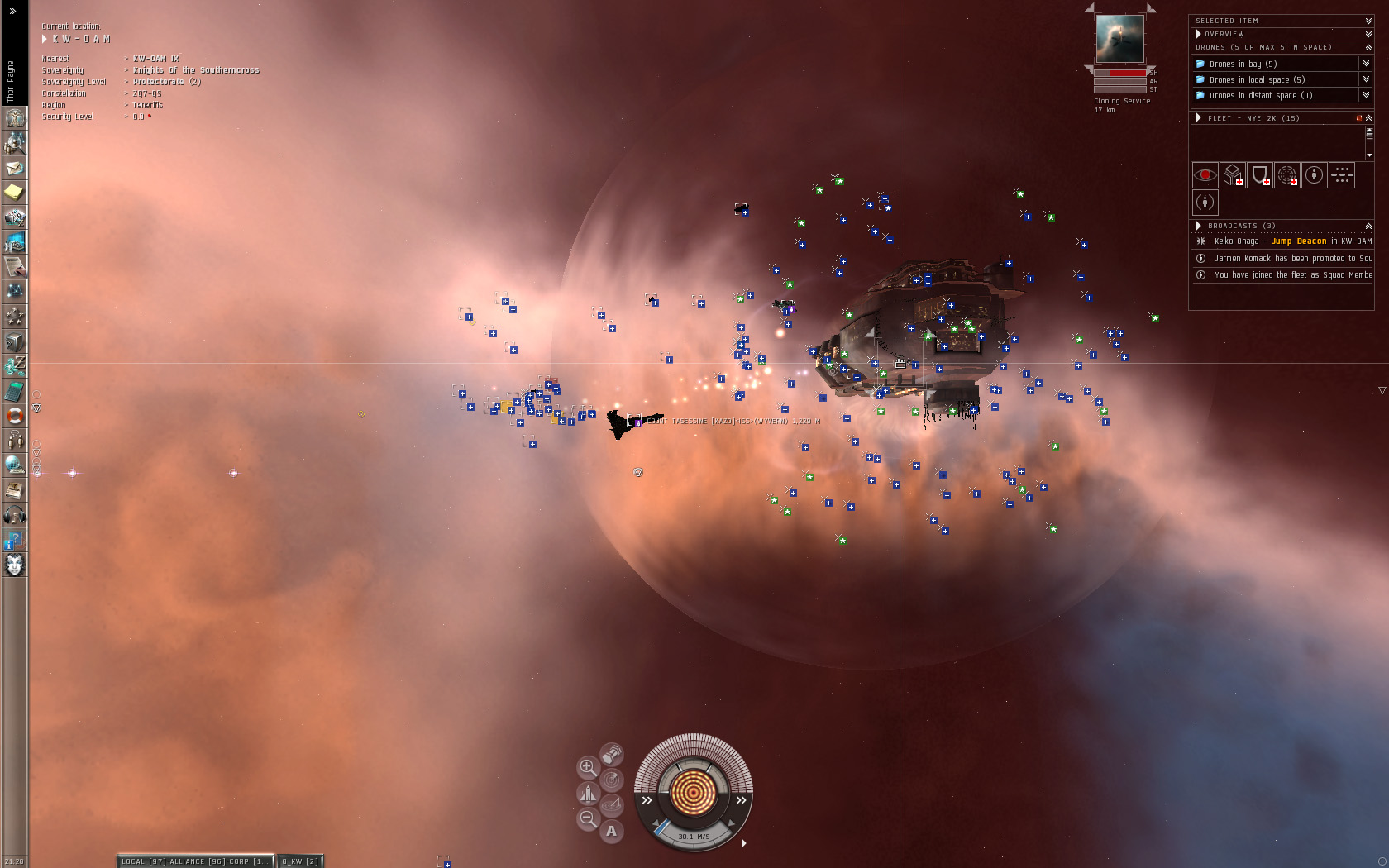Toggle autopilot with the A button
Image resolution: width=1389 pixels, height=868 pixels.
611,831
